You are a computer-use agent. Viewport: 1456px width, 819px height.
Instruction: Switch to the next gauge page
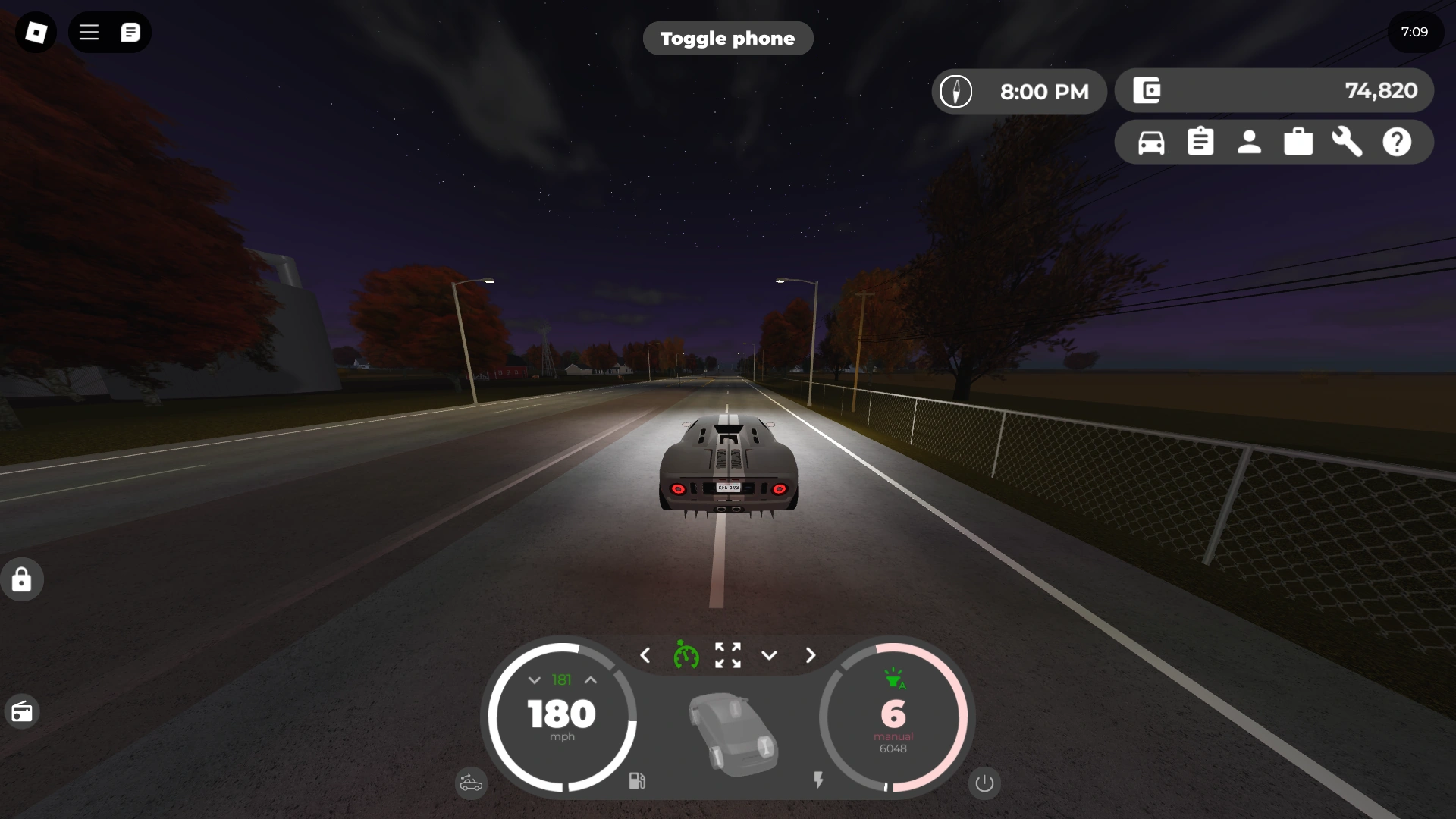[810, 655]
